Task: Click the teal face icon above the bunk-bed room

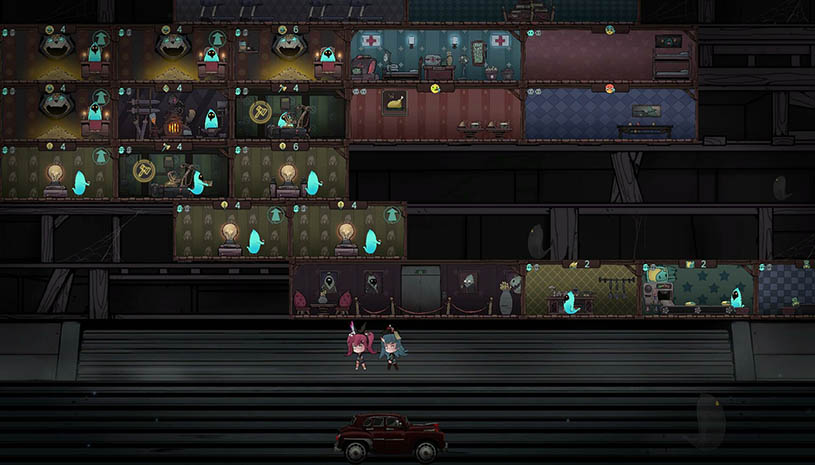Action: pyautogui.click(x=610, y=30)
